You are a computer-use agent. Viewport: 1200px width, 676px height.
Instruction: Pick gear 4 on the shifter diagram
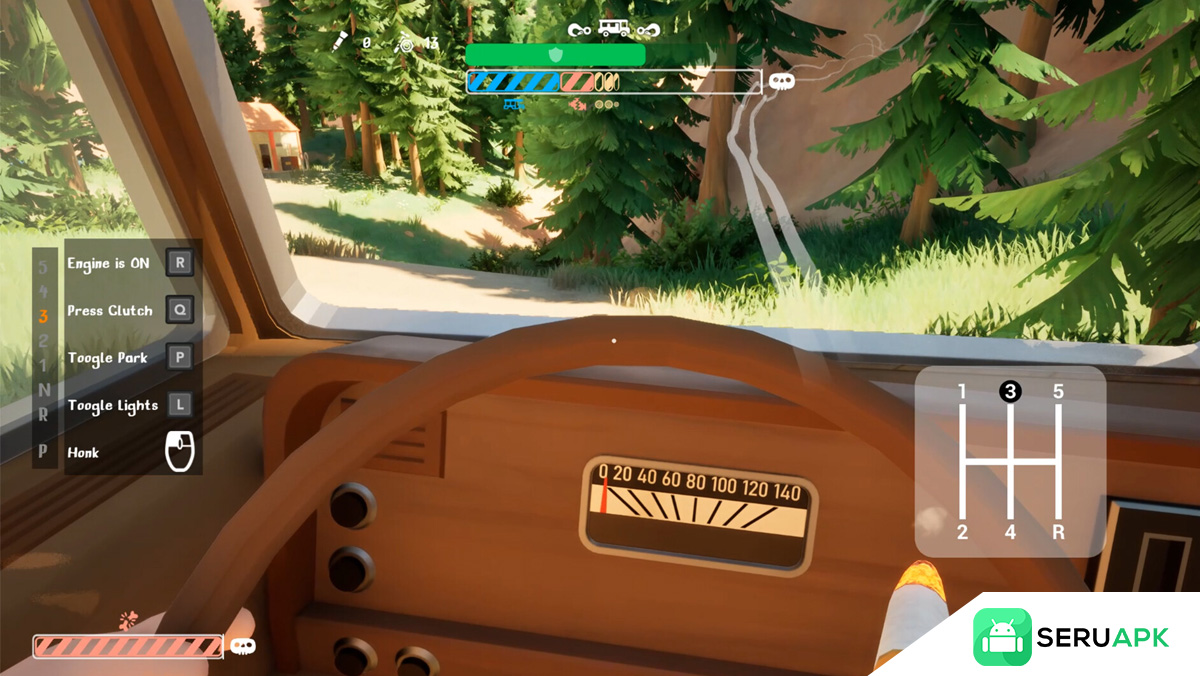[x=1010, y=532]
